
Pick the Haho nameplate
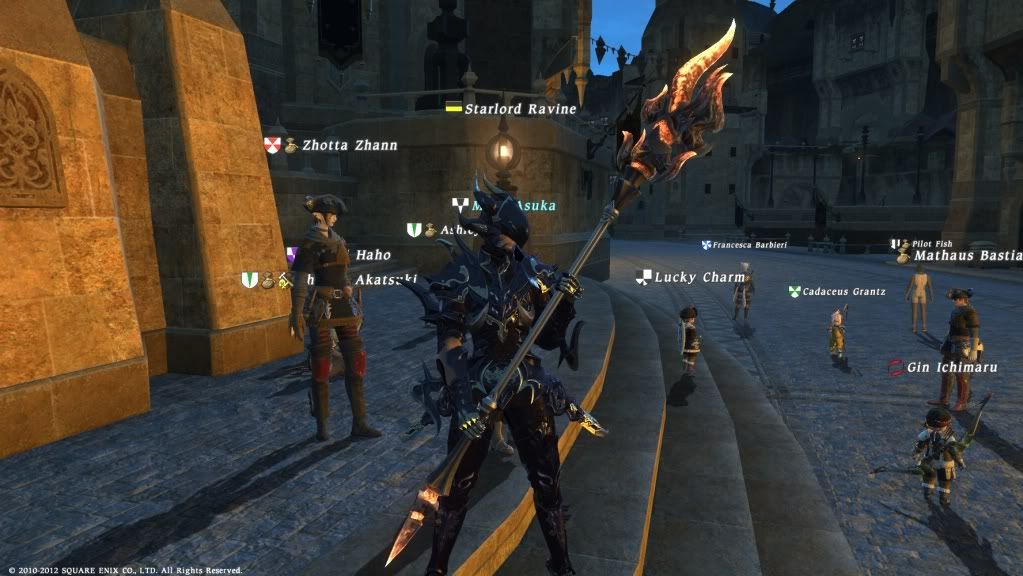click(372, 255)
